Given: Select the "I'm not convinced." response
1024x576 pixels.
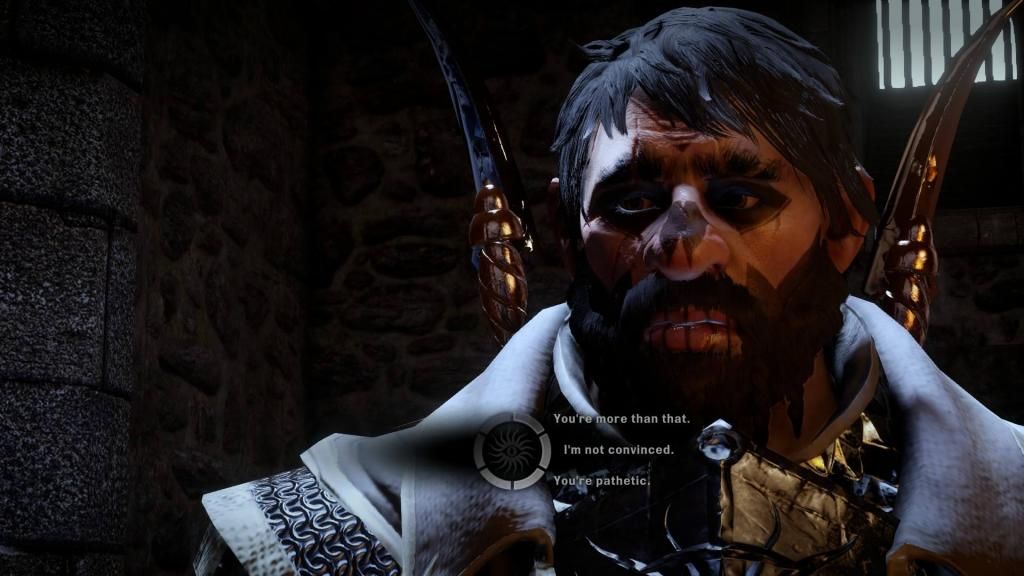Looking at the screenshot, I should click(x=618, y=450).
